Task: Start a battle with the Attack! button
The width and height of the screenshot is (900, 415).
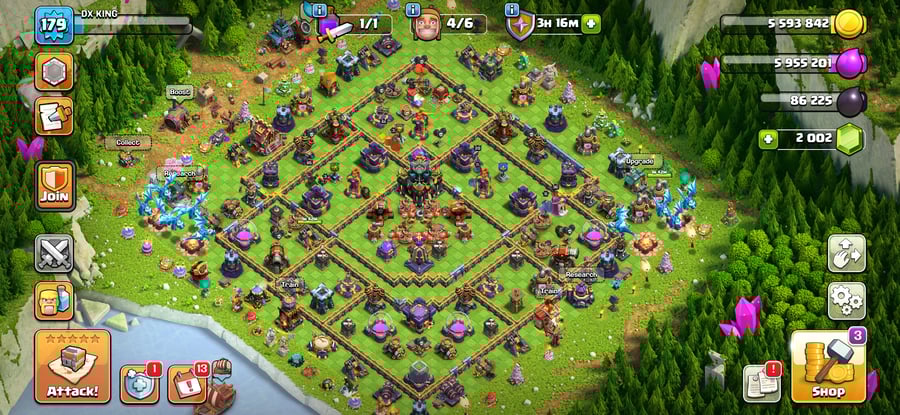Action: tap(72, 366)
